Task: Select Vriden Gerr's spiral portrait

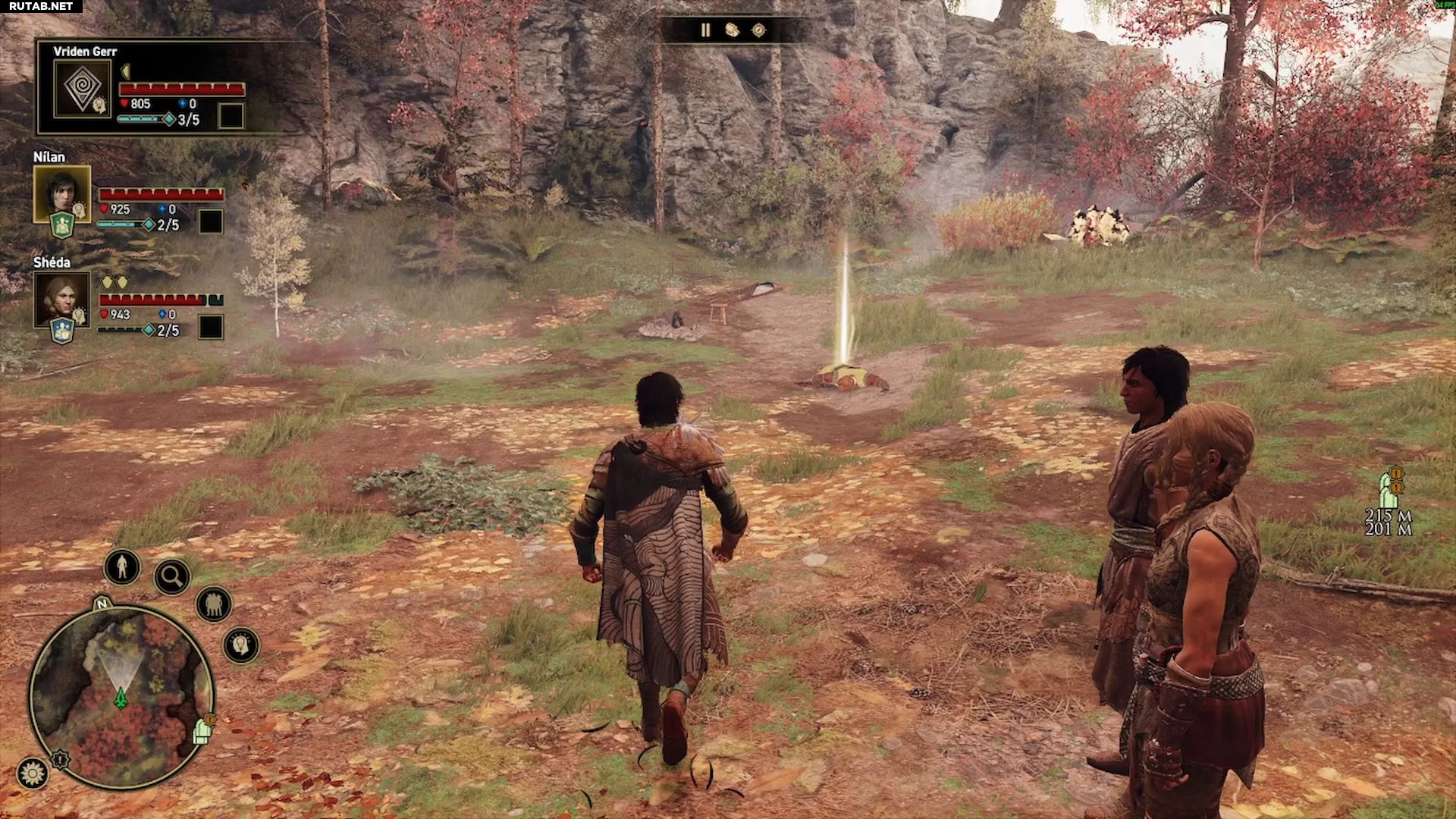Action: pyautogui.click(x=82, y=88)
